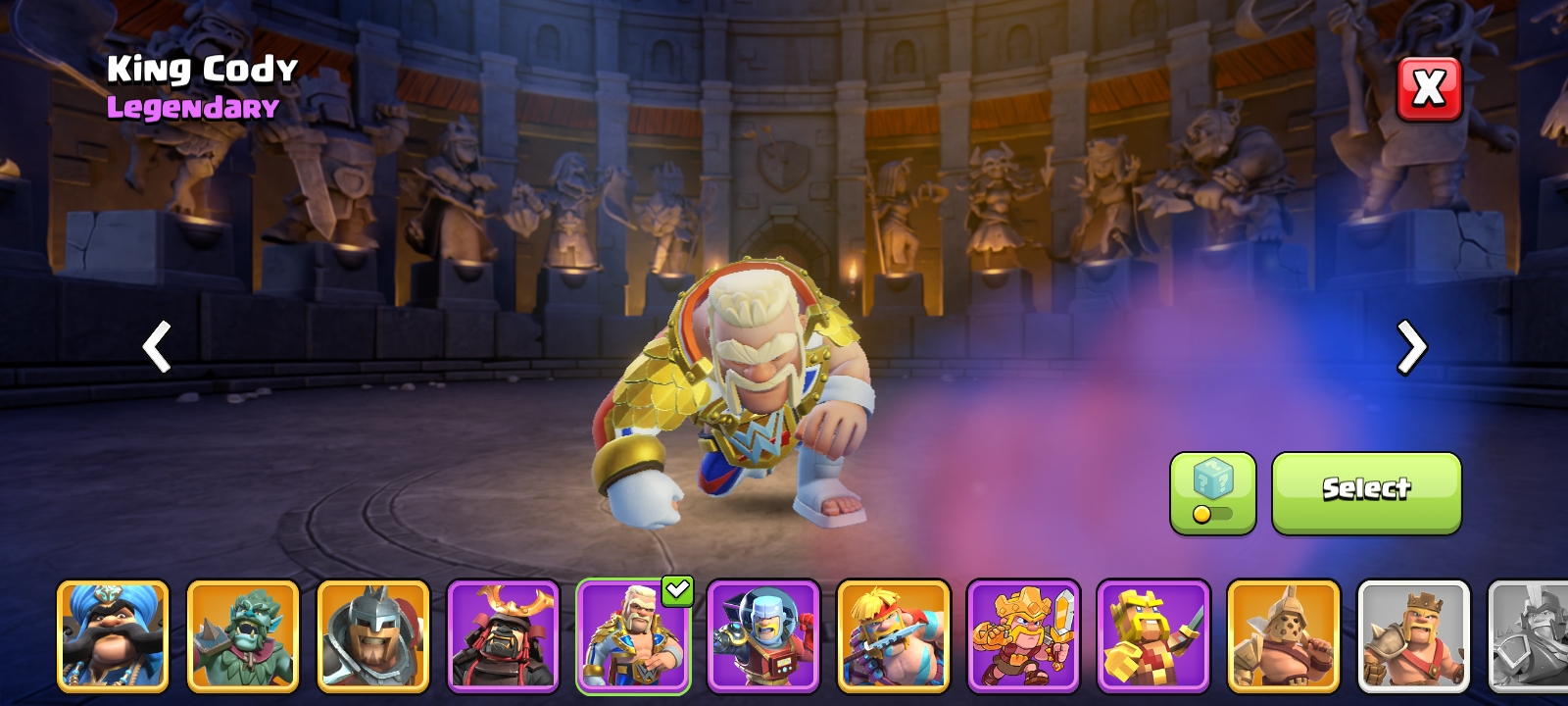Choose the golden armored king with sword
The image size is (1568, 706).
coord(1023,635)
